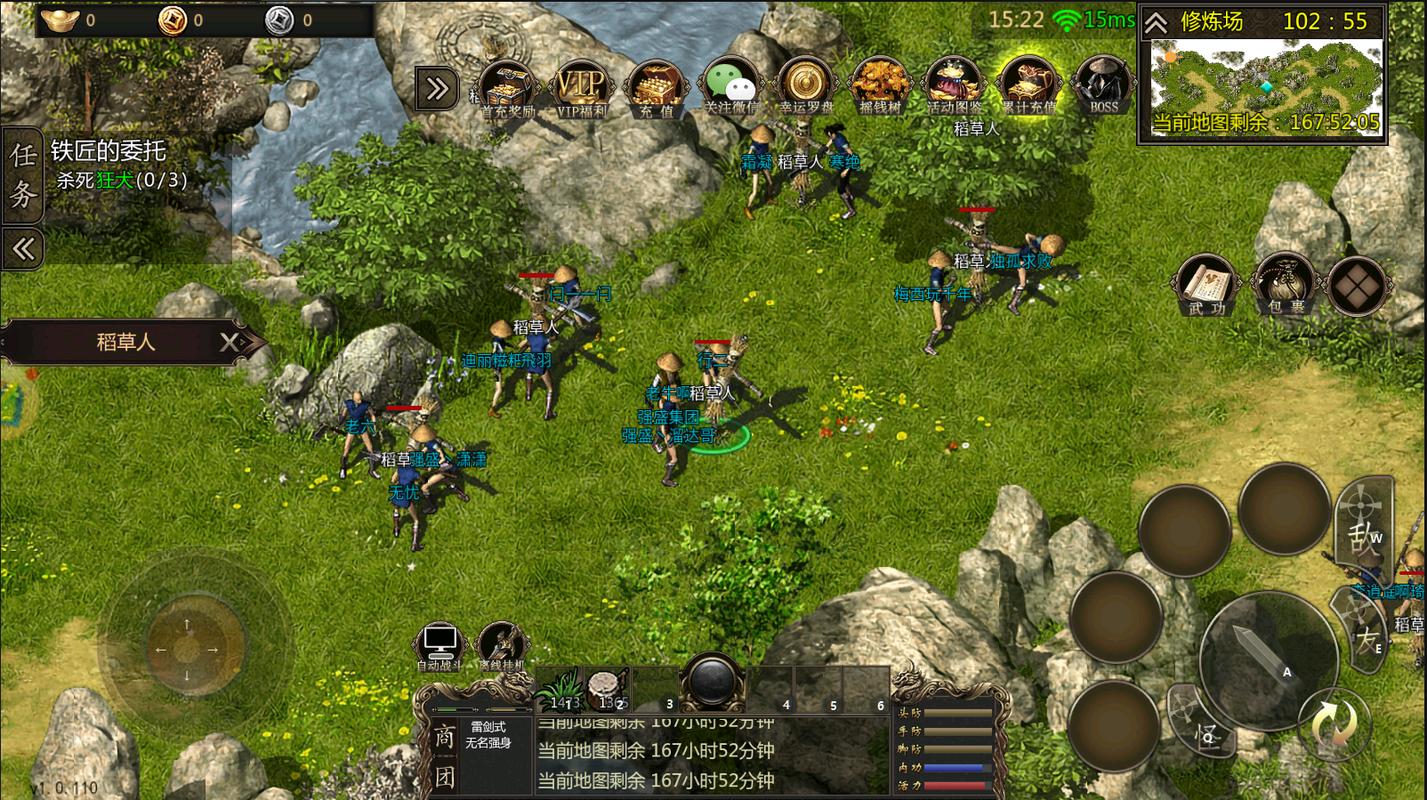
Task: Collapse the top icon row with double-arrow
Action: pos(437,89)
